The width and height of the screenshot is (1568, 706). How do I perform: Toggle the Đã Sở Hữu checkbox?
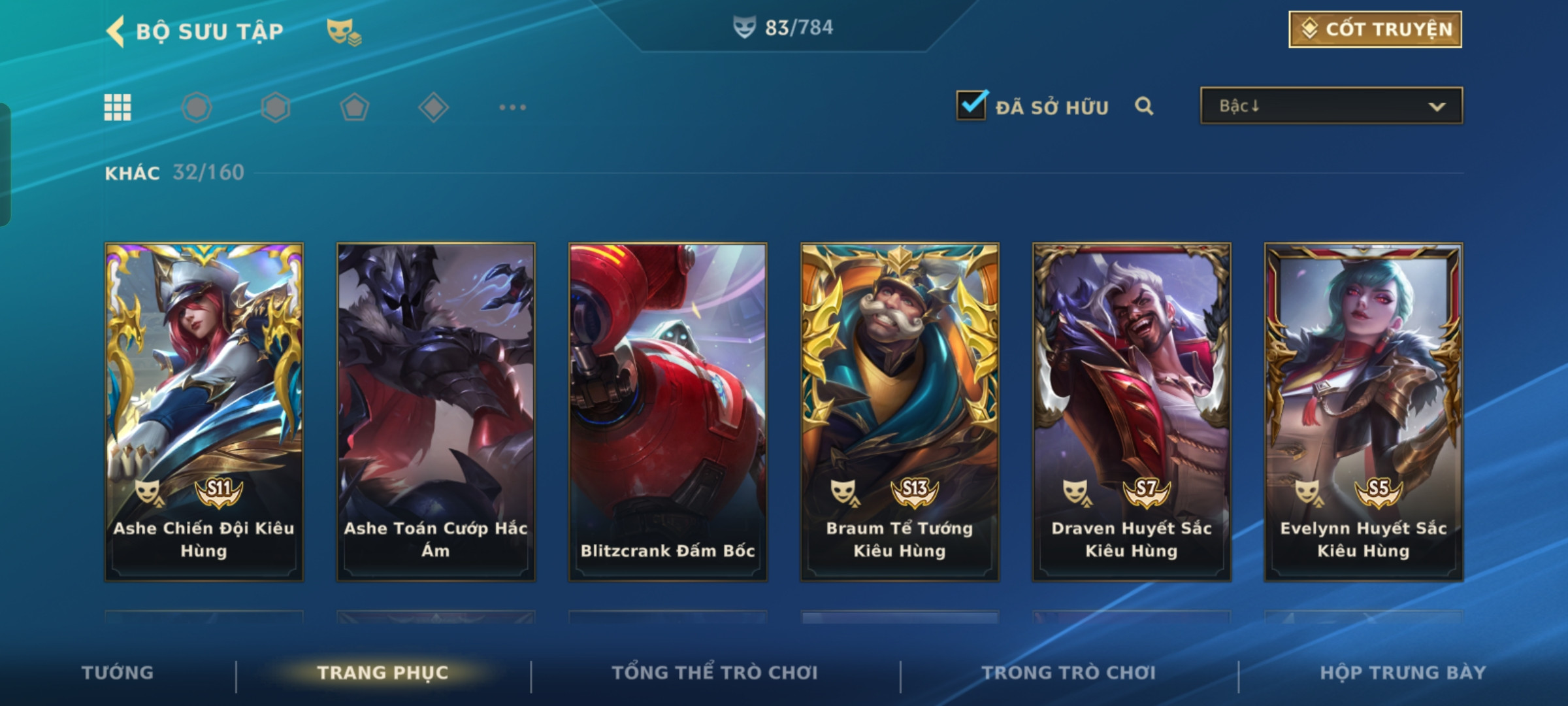click(x=971, y=105)
